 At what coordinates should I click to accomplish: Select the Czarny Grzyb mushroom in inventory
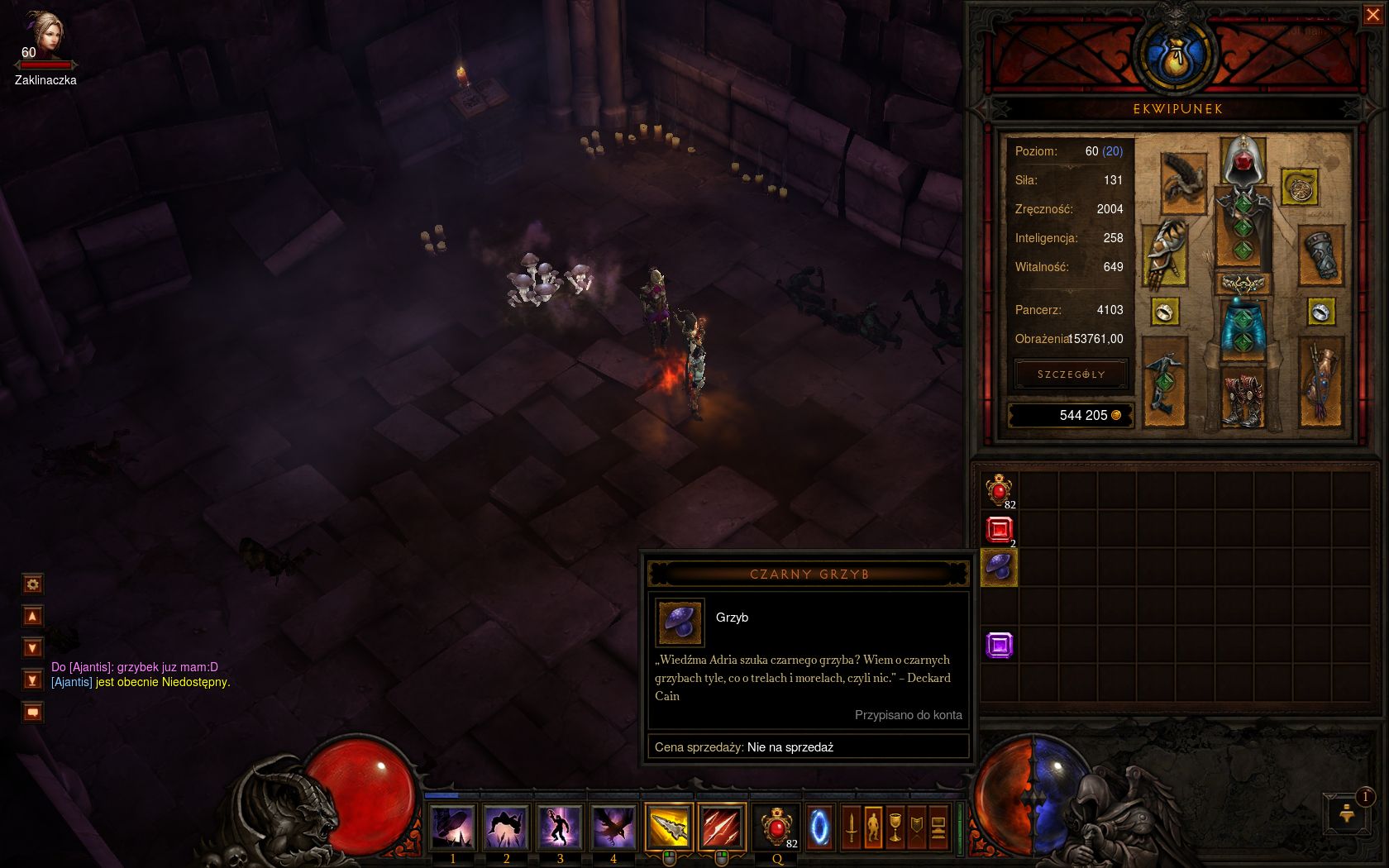point(999,567)
